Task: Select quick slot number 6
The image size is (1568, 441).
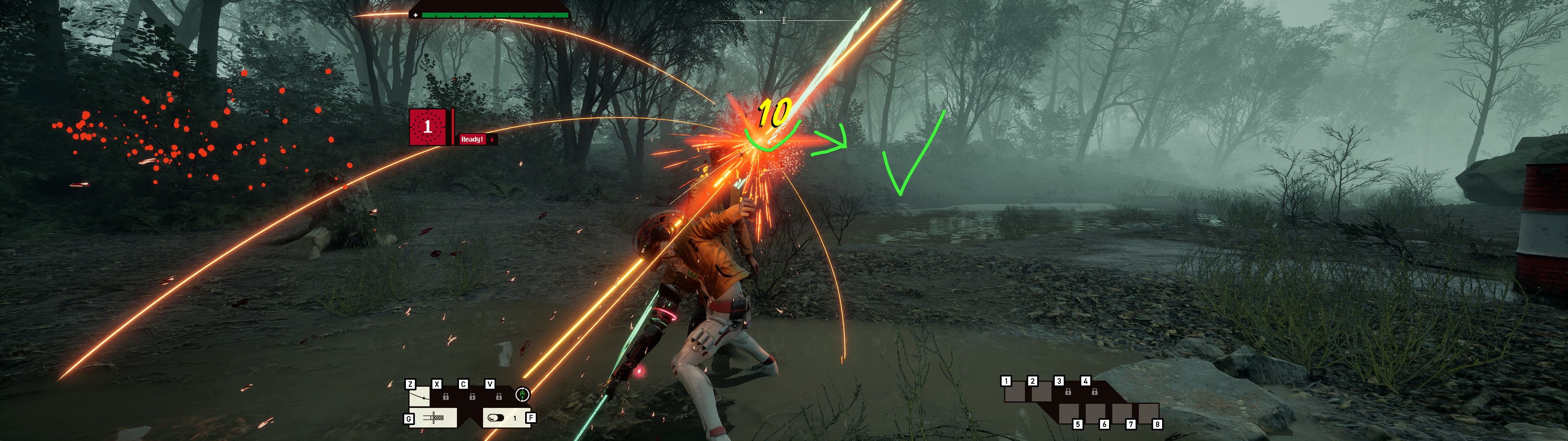Action: [1096, 413]
